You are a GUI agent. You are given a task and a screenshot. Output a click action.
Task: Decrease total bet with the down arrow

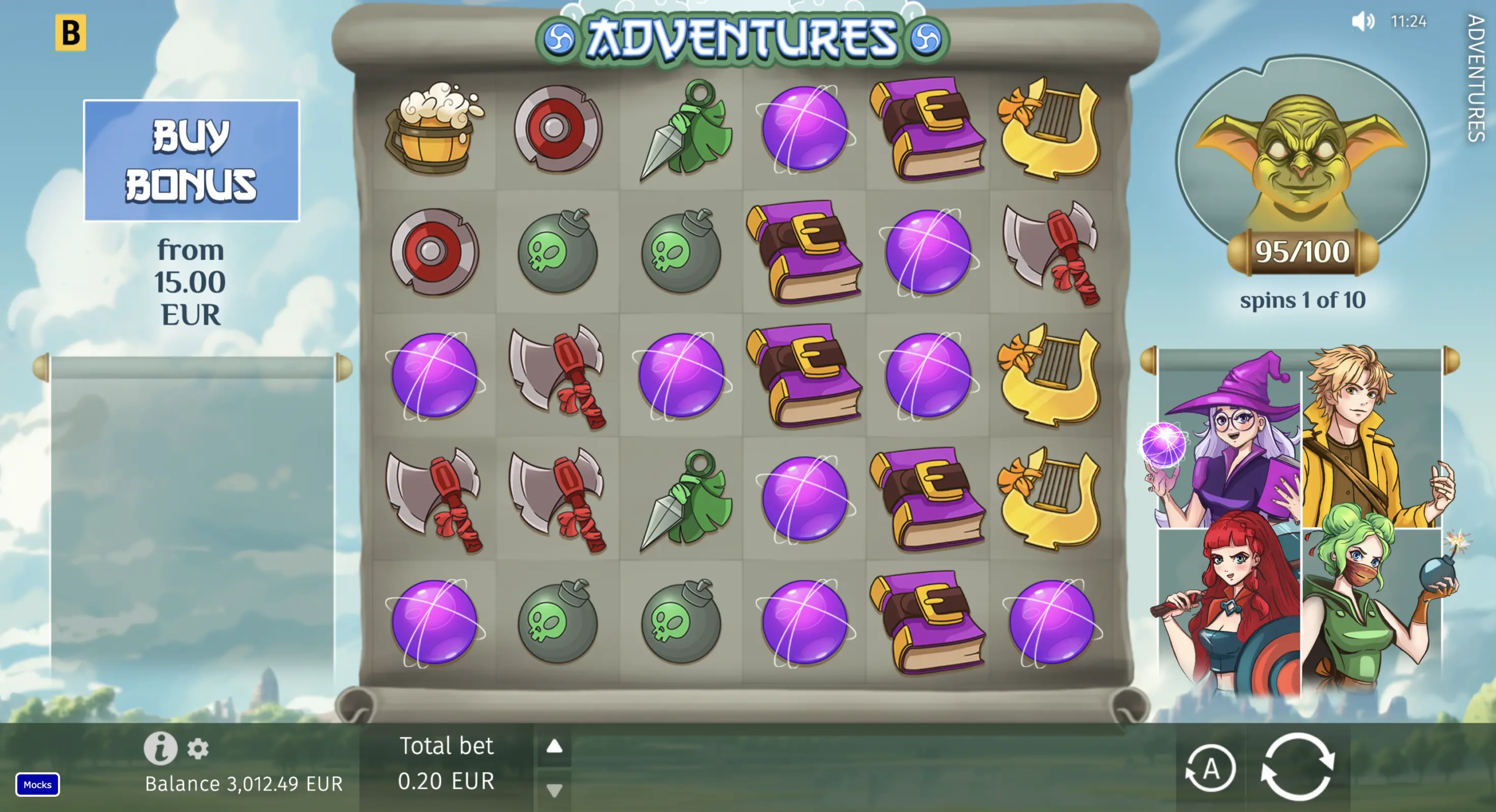tap(554, 790)
